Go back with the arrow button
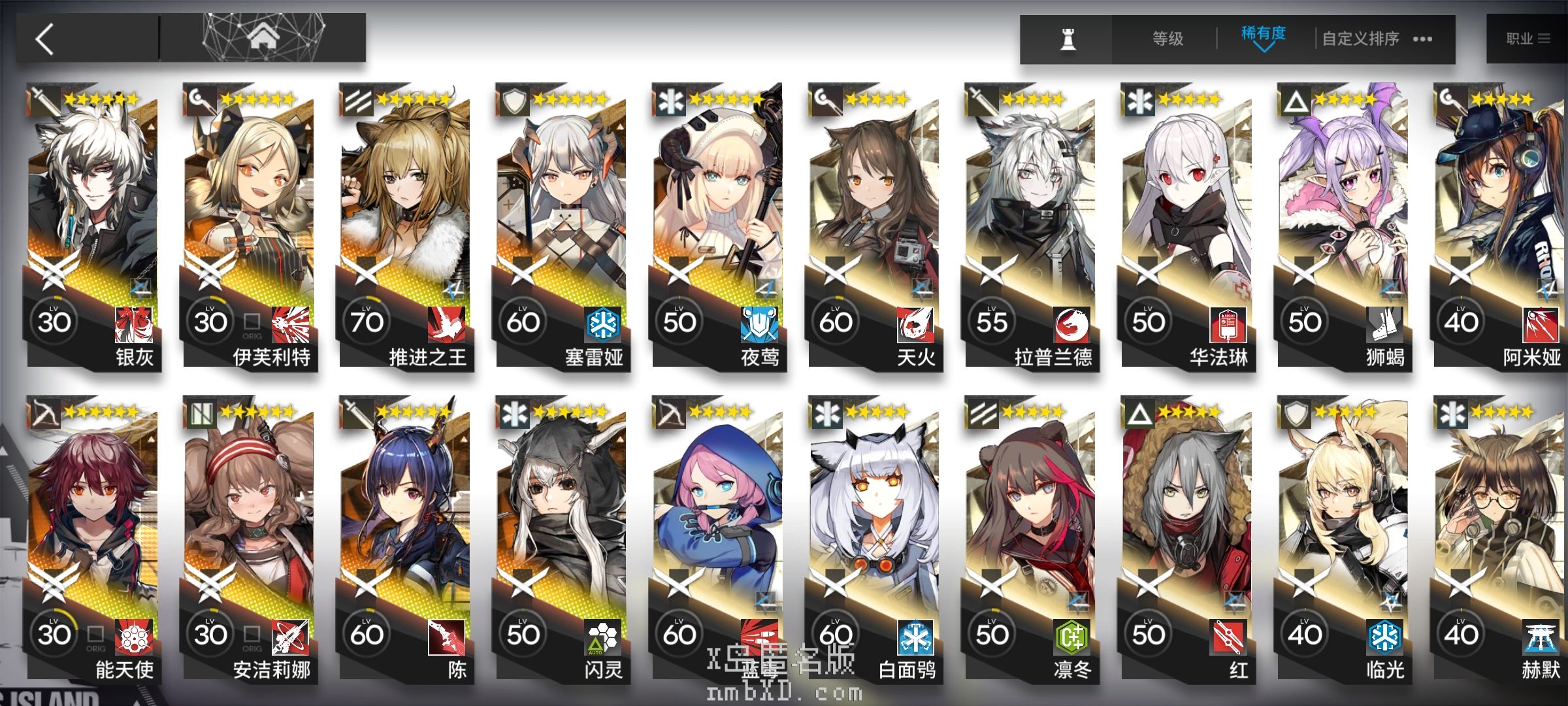Screen dimensions: 1568x706 pos(46,39)
